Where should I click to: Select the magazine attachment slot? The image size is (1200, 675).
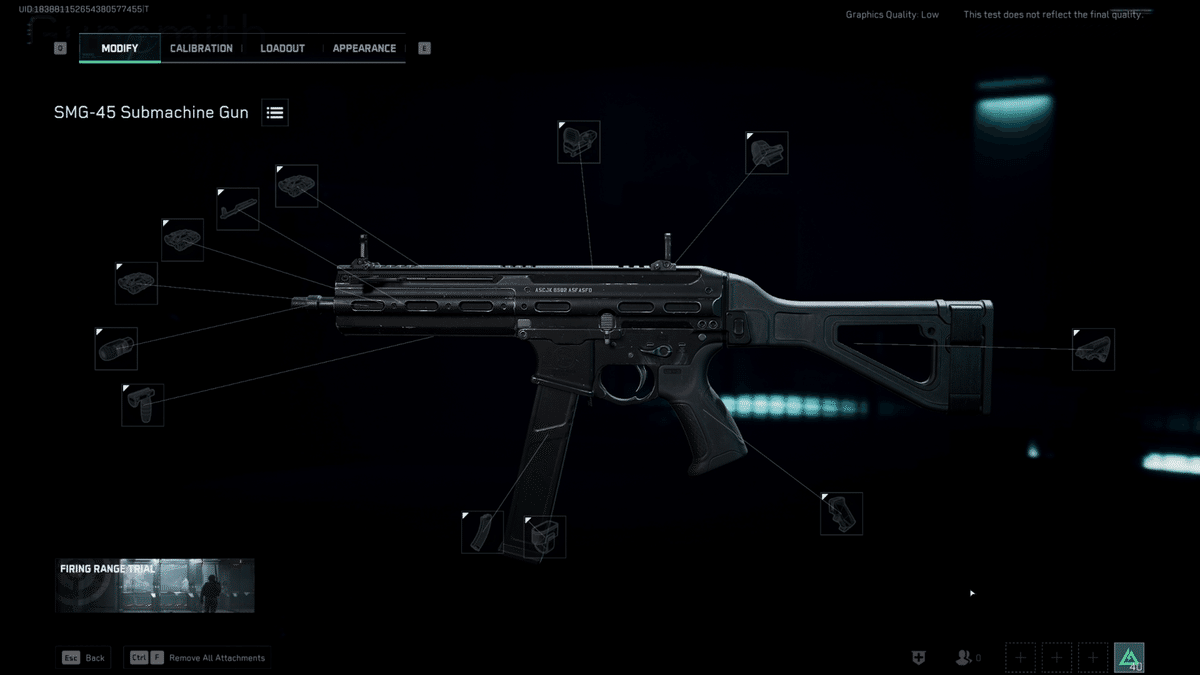481,532
